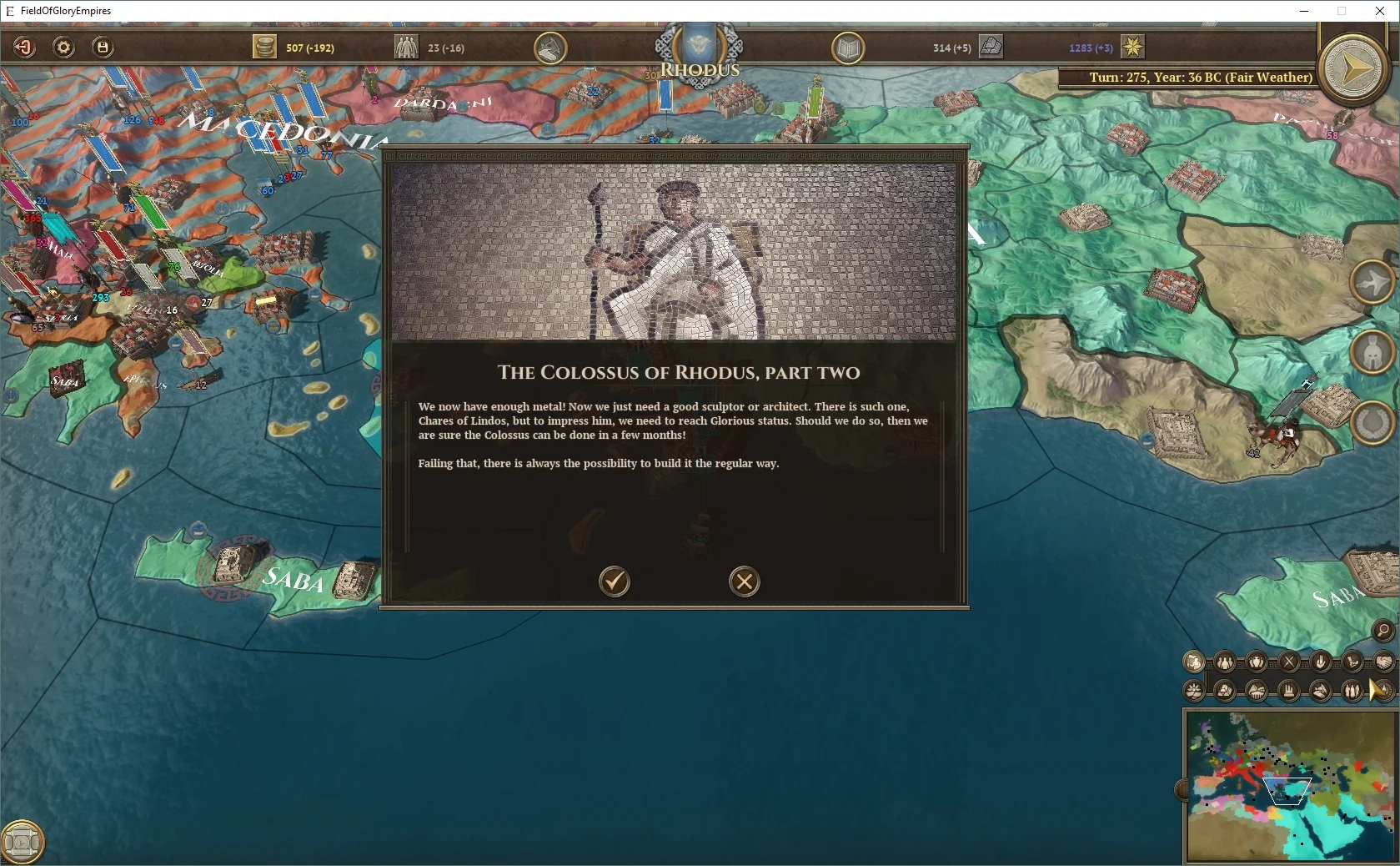Toggle the laurel wreath view mode
Viewport: 1400px width, 866px height.
coord(1373,420)
